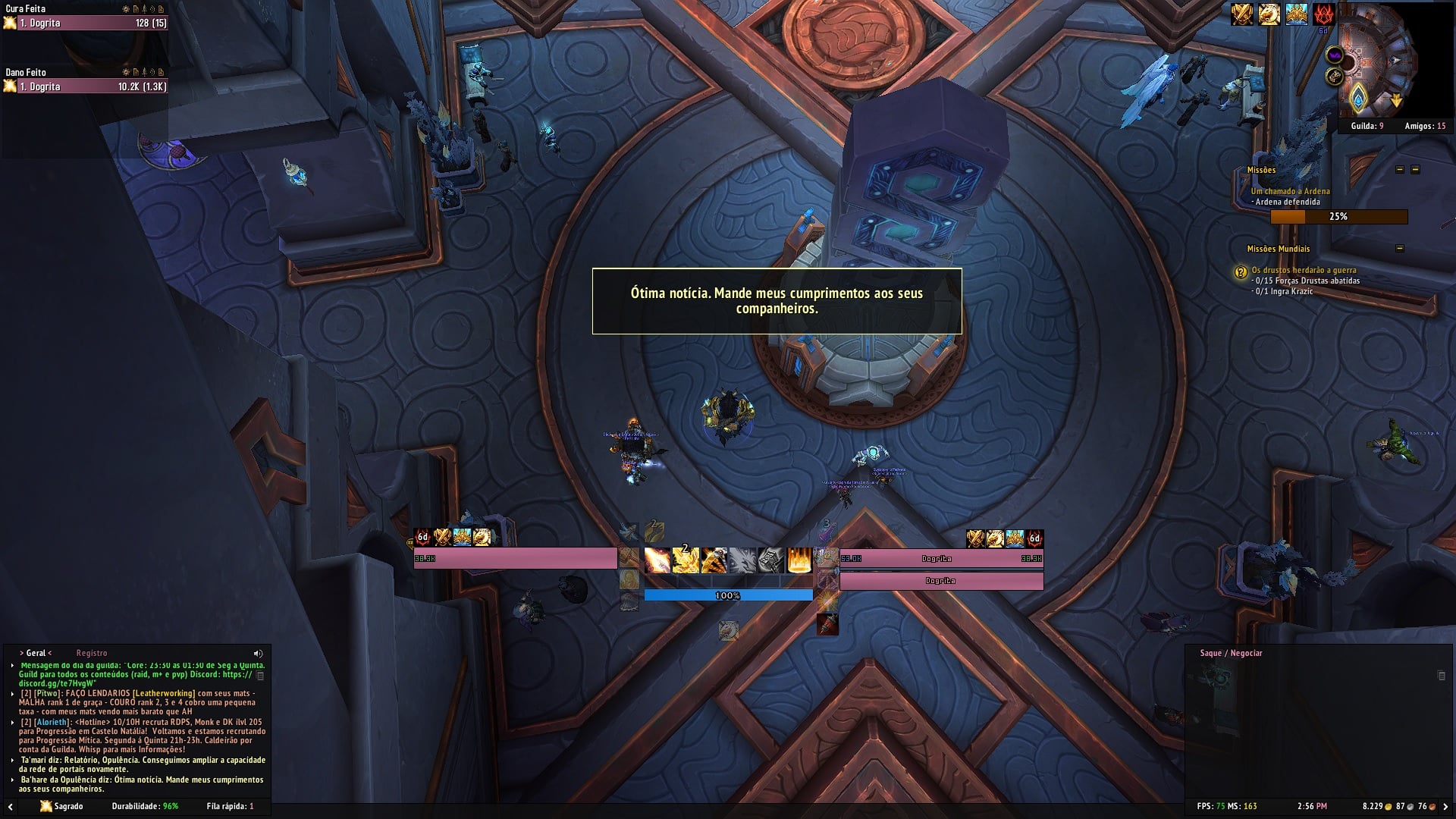This screenshot has width=1456, height=819.
Task: Cast the golden winged ability showing 2 charges
Action: pos(686,560)
